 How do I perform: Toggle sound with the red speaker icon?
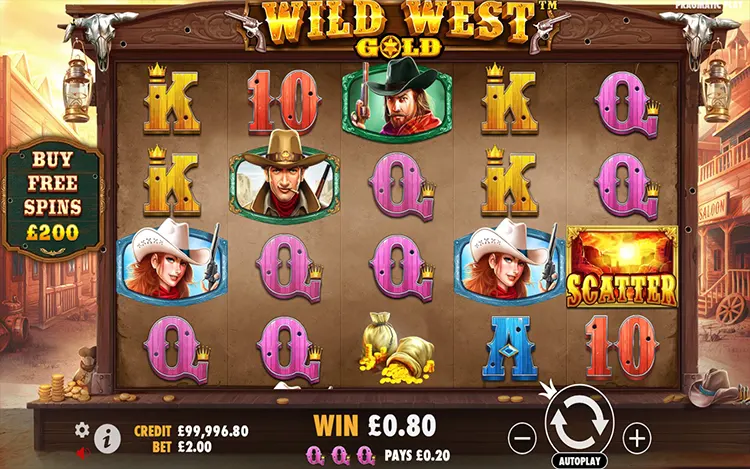pos(83,451)
